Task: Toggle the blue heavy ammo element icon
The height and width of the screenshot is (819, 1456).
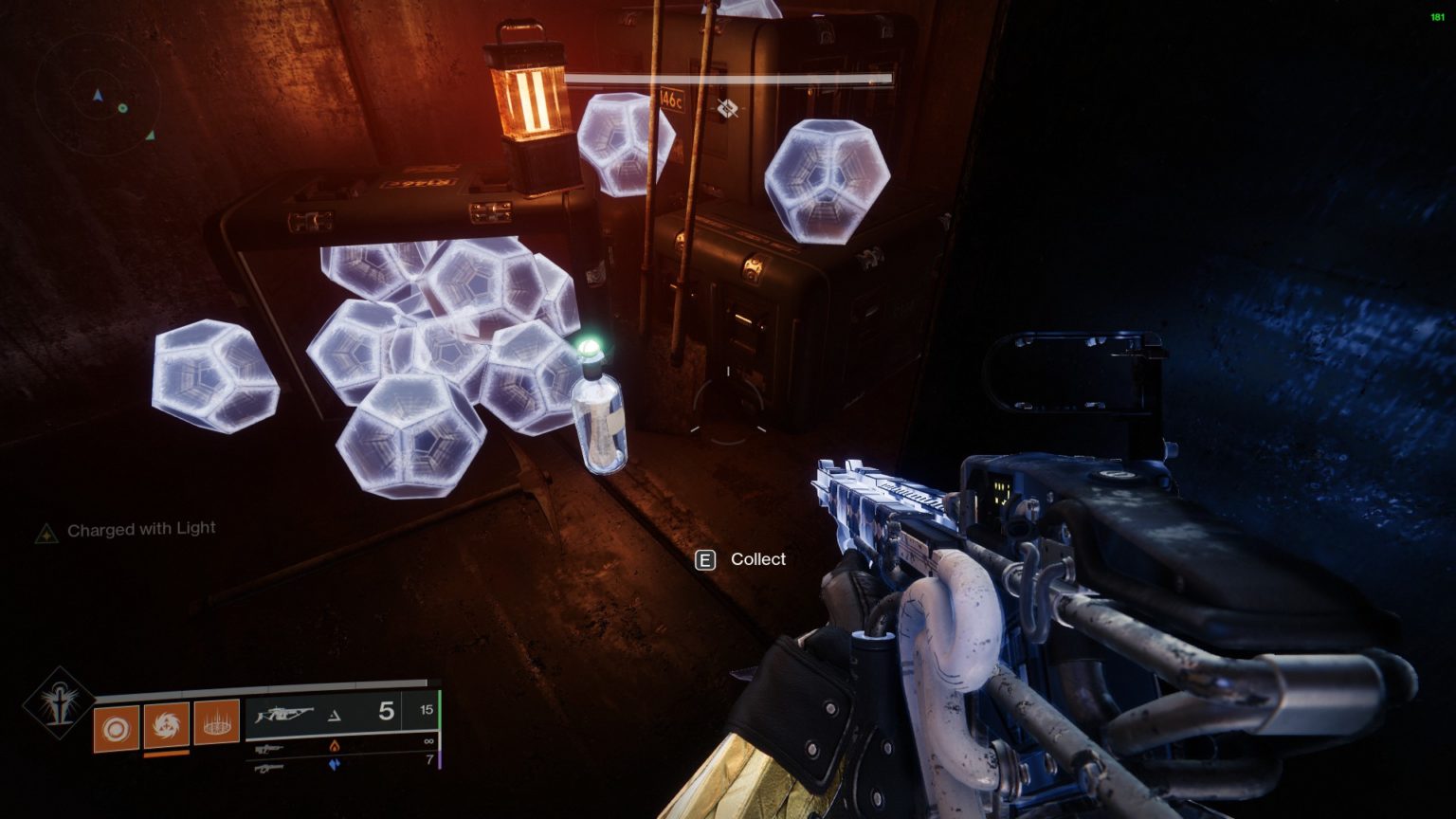Action: (336, 765)
